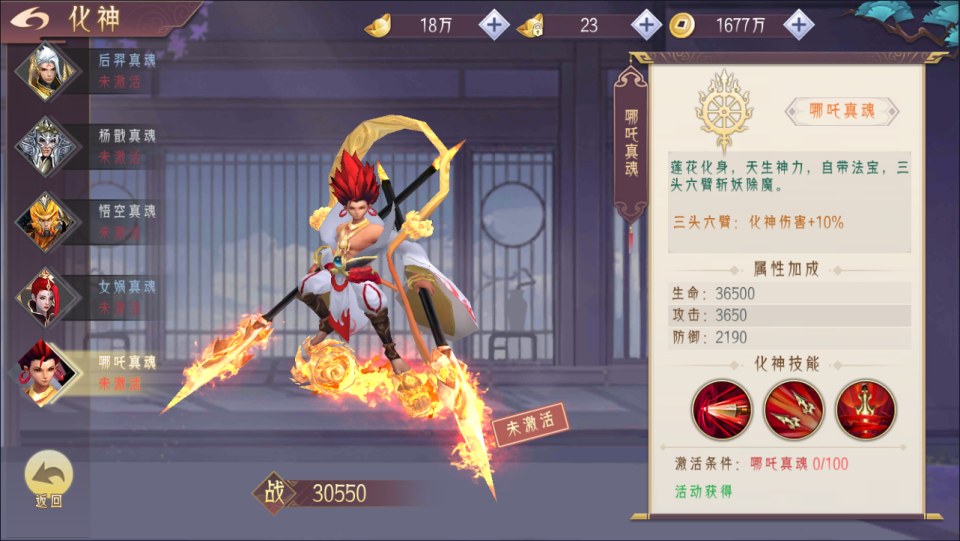Pick 女娲真魂 in the list
Screen dimensions: 960x541
point(88,296)
